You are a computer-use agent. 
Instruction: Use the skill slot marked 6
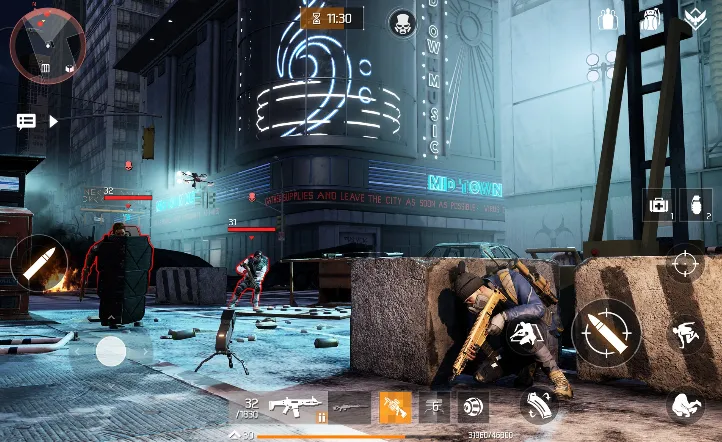435,407
